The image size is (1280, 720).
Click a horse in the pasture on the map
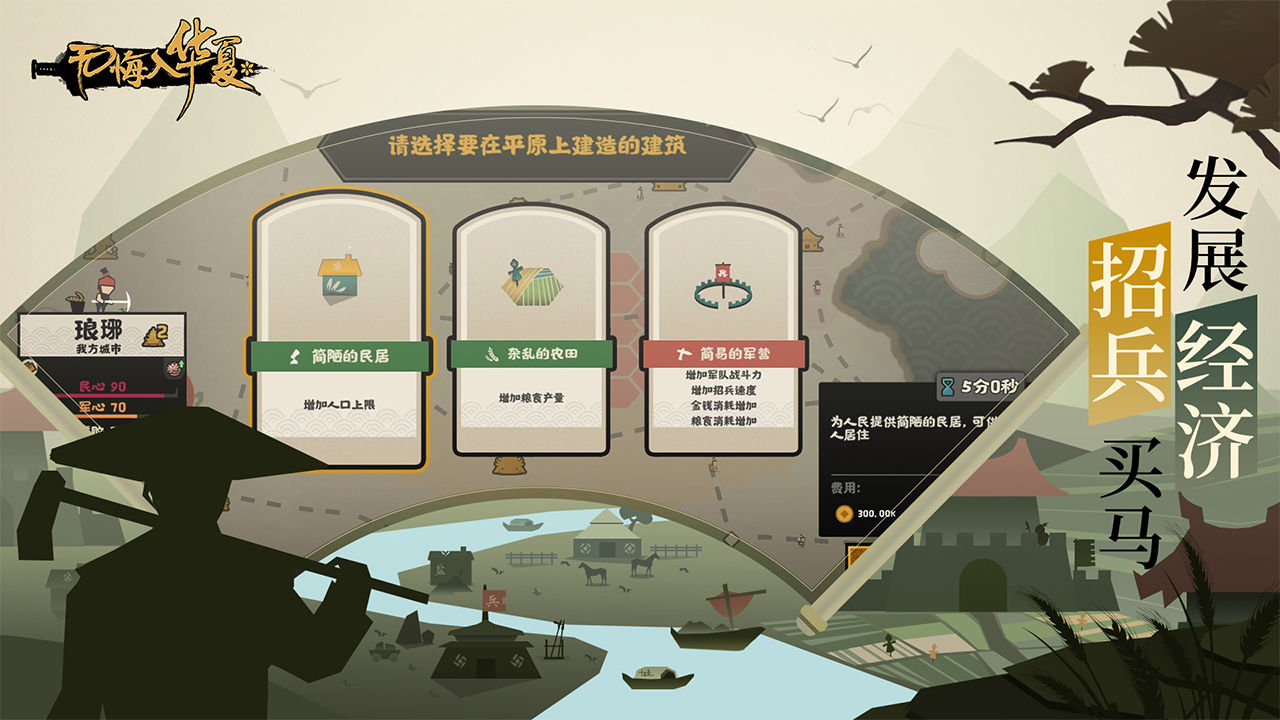[593, 572]
